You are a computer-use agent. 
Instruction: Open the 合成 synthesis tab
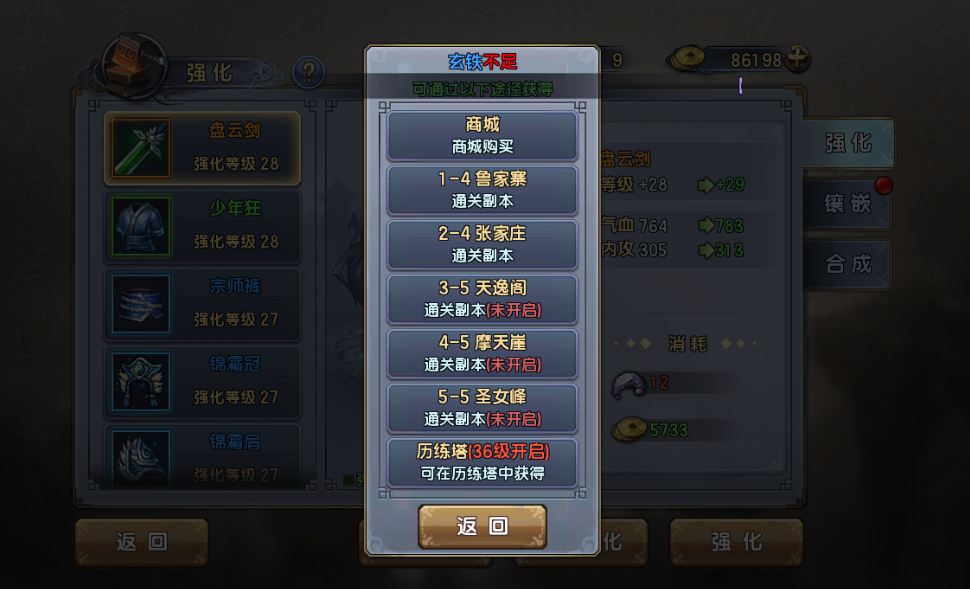click(848, 264)
